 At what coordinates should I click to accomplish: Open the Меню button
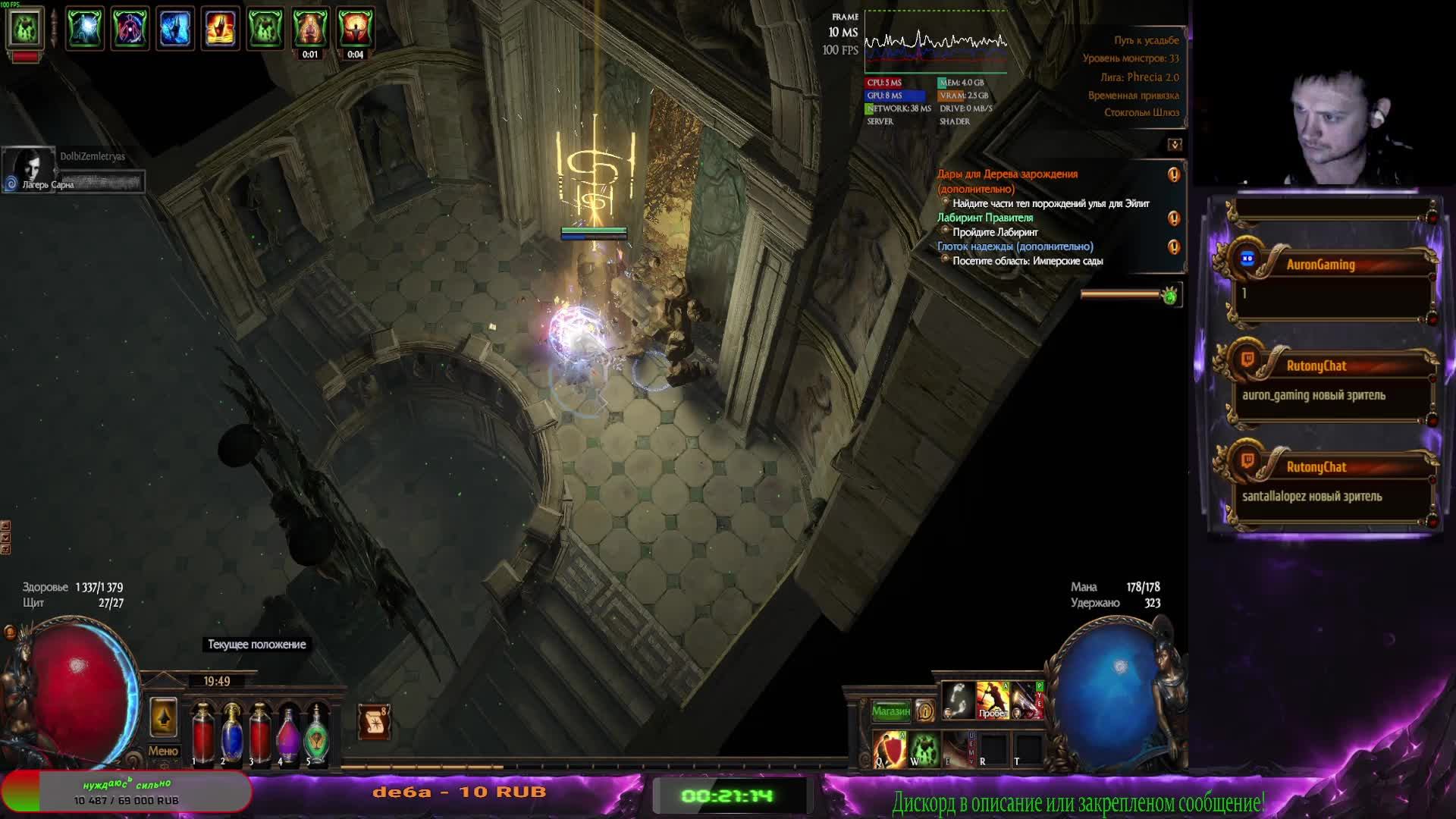pos(163,751)
